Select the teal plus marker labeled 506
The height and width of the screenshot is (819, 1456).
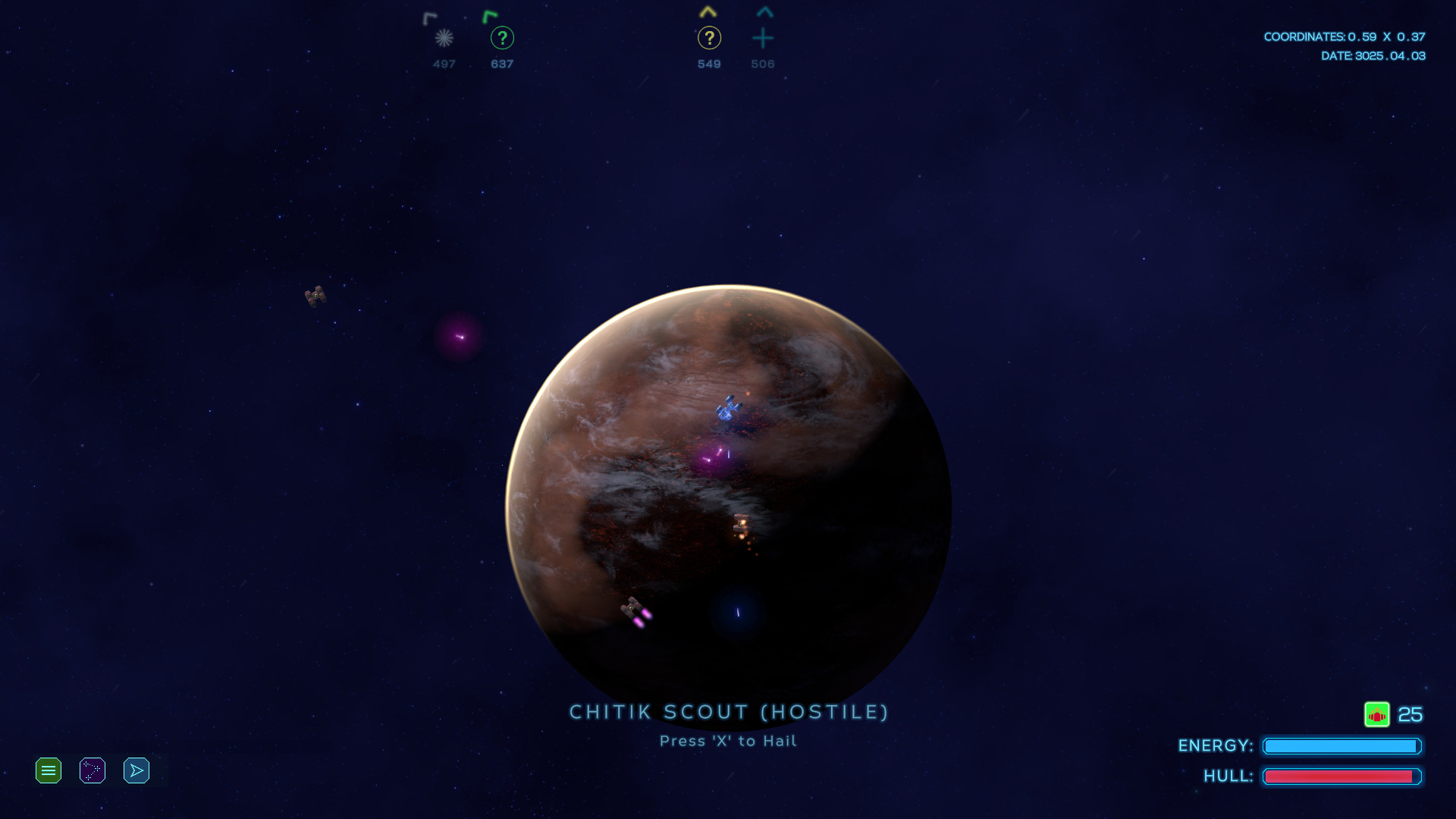pos(764,39)
